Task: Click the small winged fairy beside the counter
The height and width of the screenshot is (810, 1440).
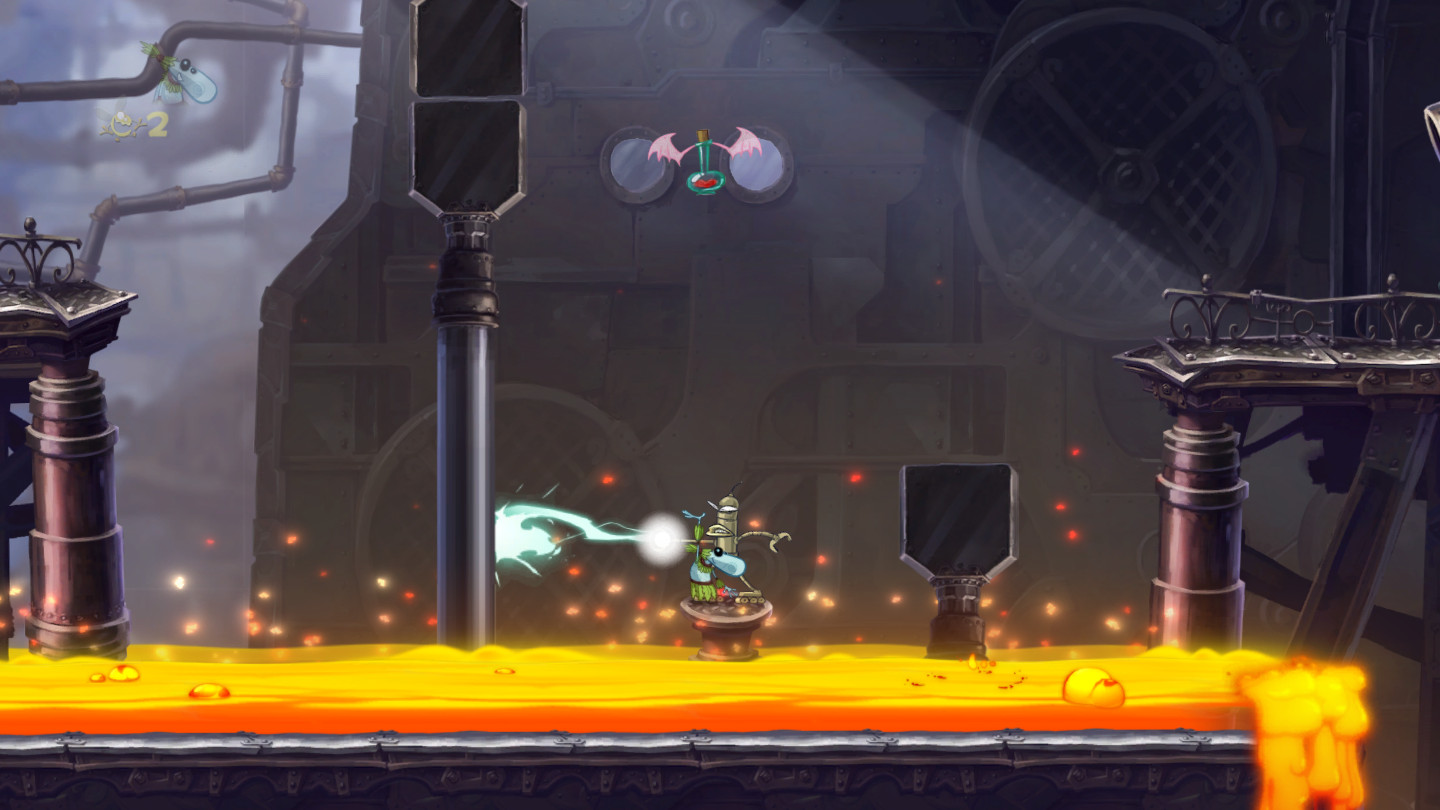Action: click(108, 112)
